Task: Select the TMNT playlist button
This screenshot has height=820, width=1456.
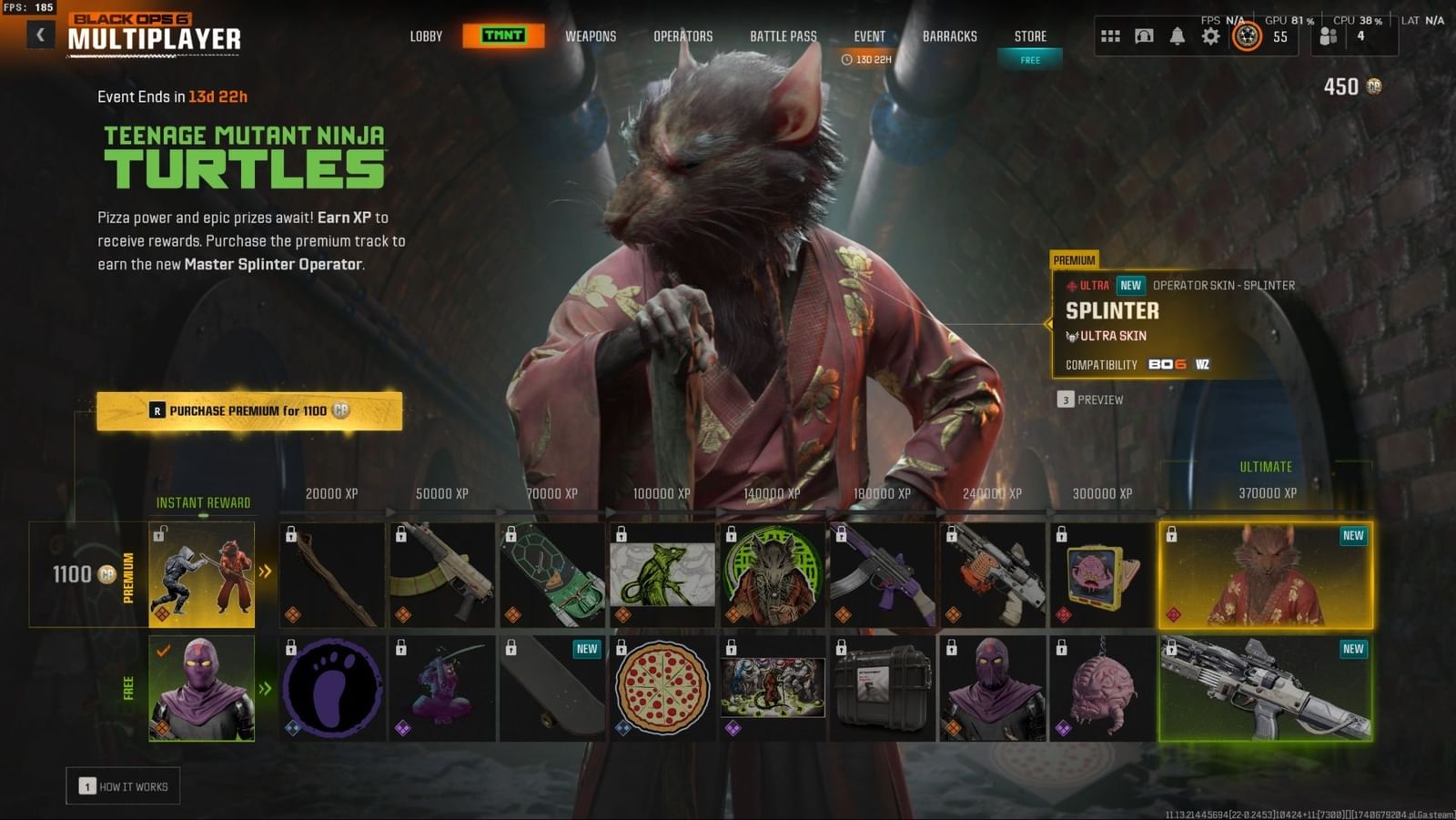Action: (502, 36)
